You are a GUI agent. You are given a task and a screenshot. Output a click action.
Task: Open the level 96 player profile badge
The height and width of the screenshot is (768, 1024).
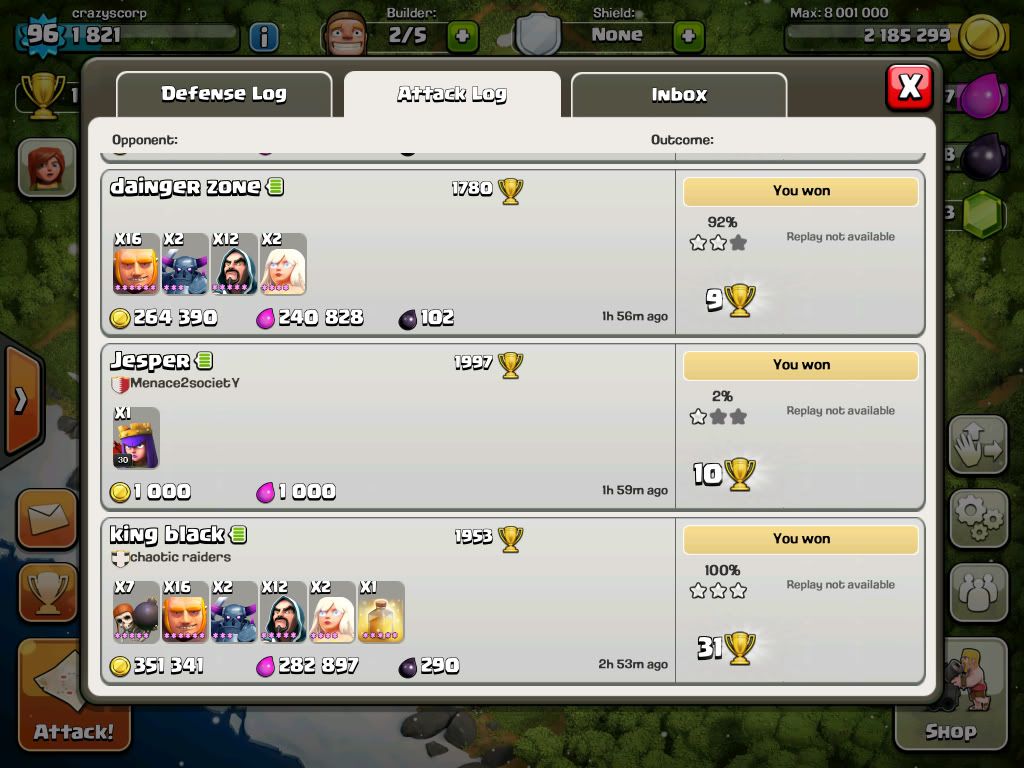click(43, 36)
